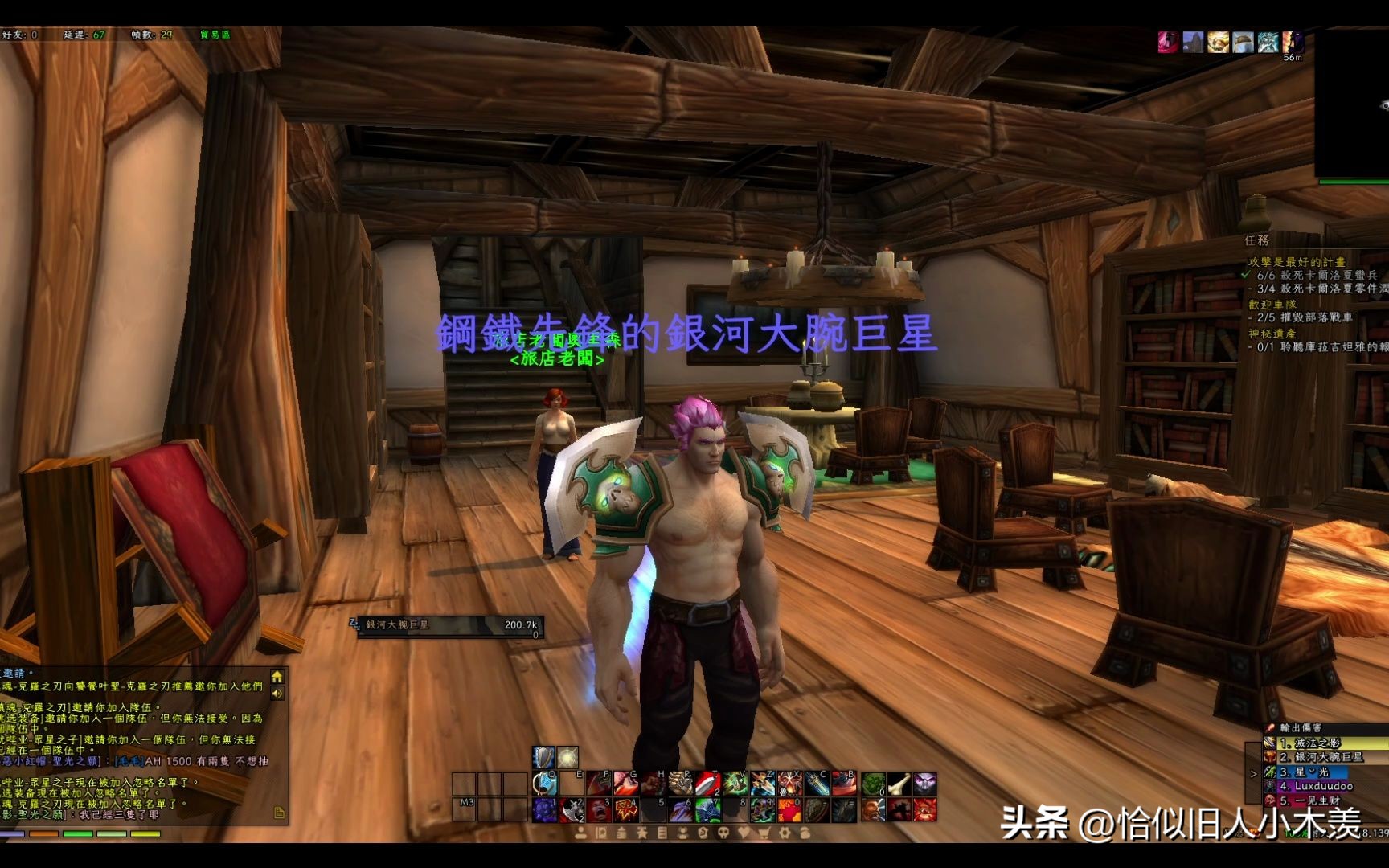Image resolution: width=1389 pixels, height=868 pixels.
Task: Click the 56m buff icon
Action: coord(1293,43)
